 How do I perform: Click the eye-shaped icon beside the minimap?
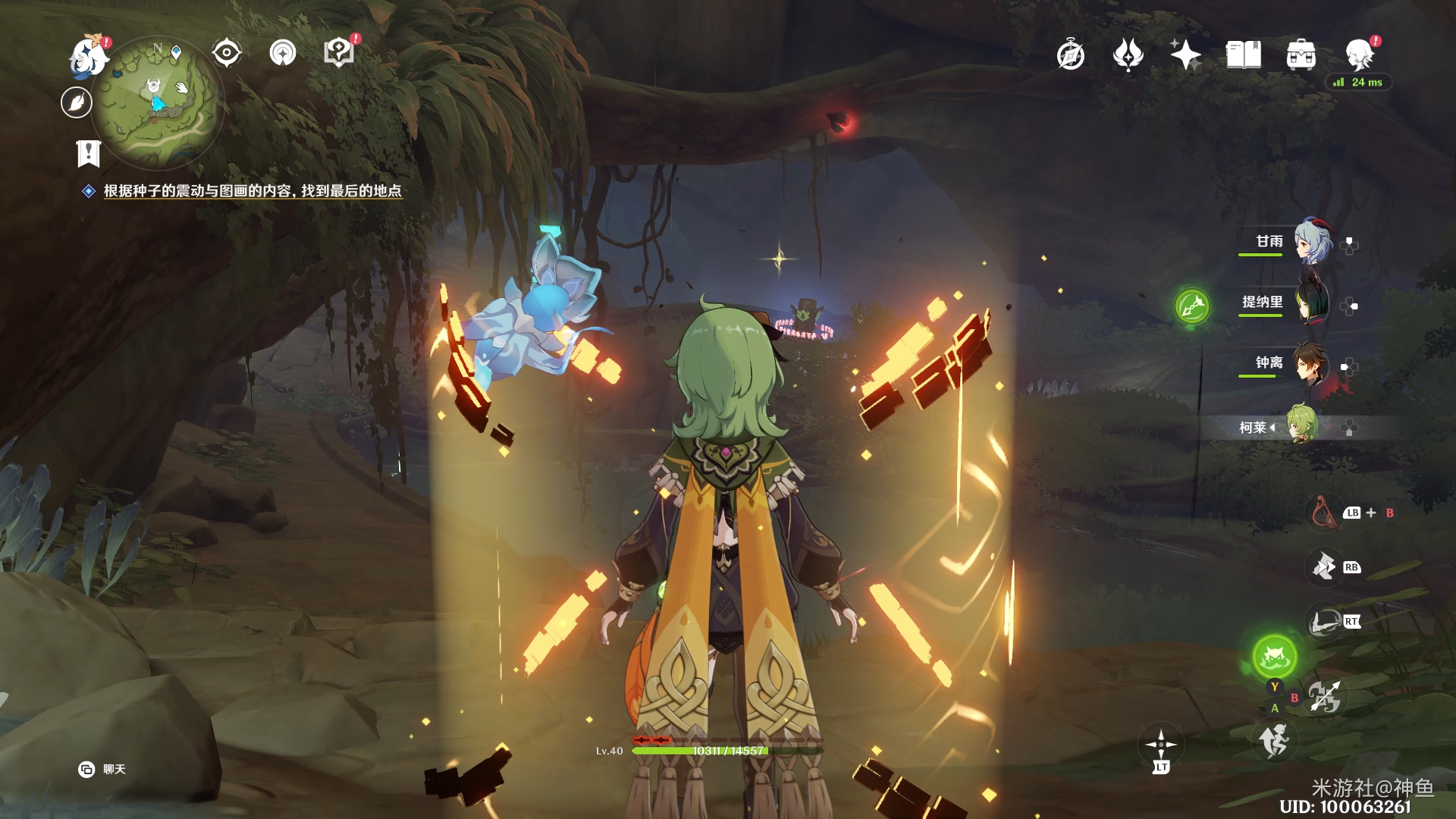coord(227,53)
